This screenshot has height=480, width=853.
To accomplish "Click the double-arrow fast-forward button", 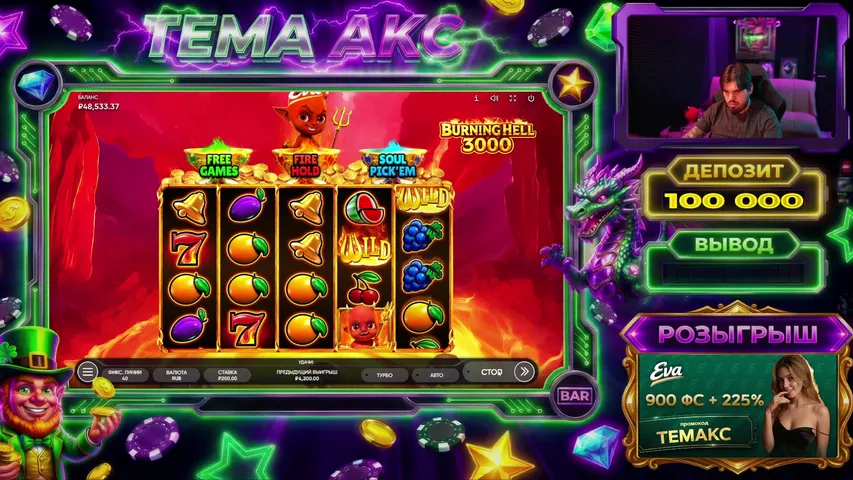I will (x=524, y=372).
